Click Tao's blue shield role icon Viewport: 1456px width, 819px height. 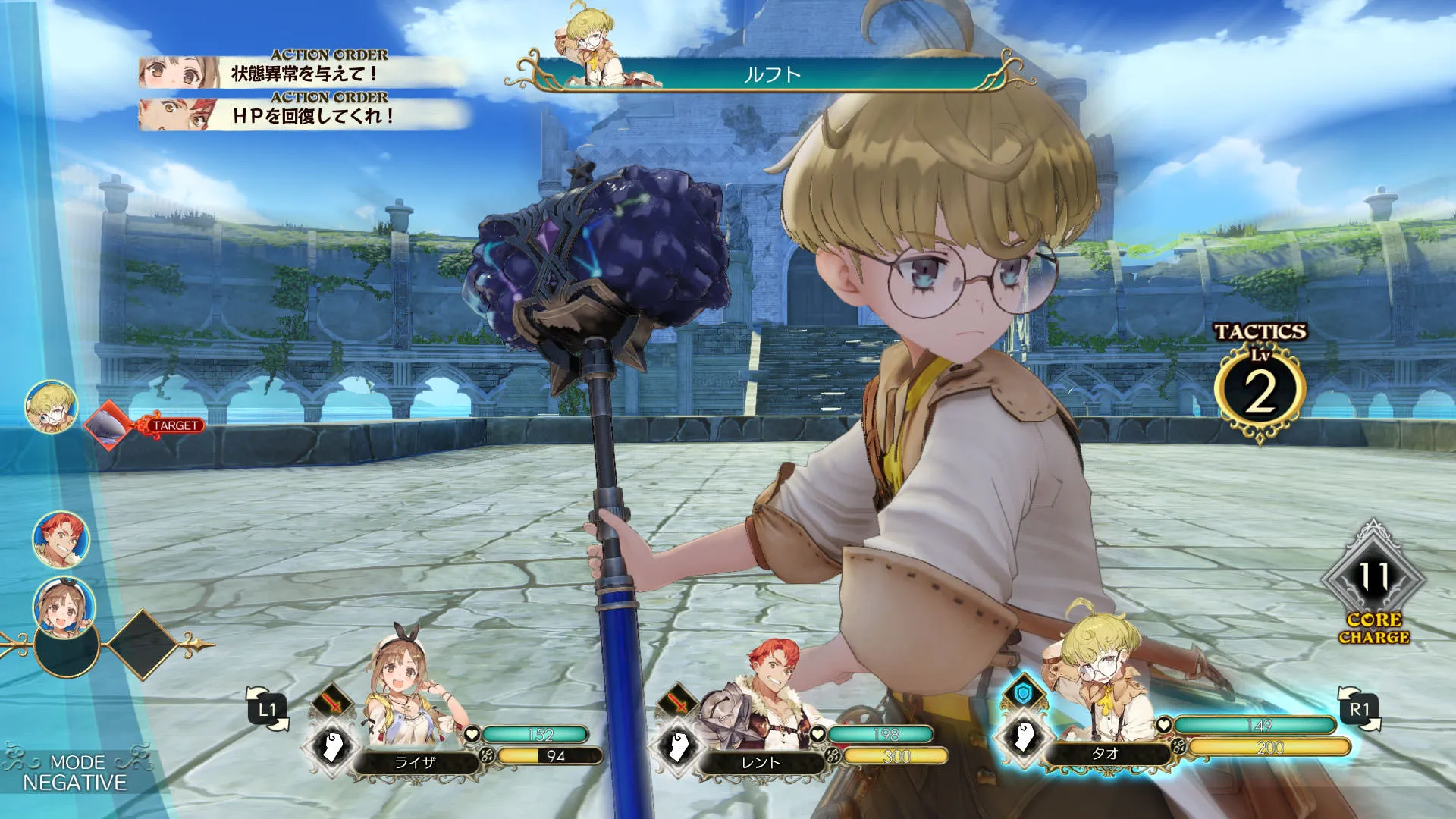point(1022,692)
